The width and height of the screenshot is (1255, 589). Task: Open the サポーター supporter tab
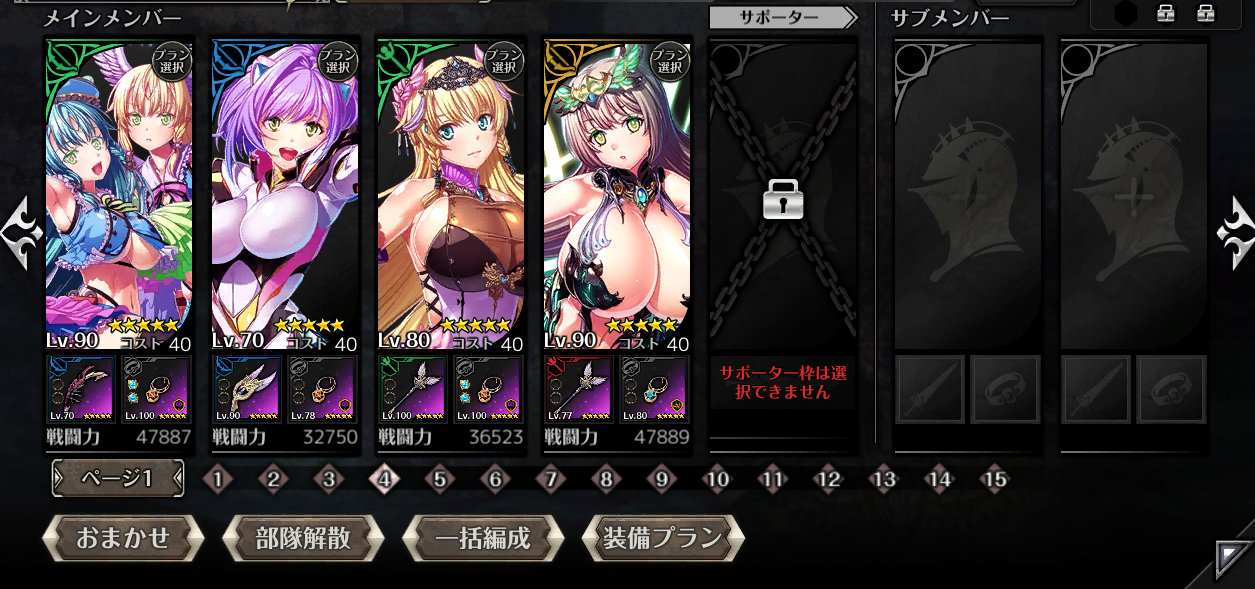click(782, 17)
